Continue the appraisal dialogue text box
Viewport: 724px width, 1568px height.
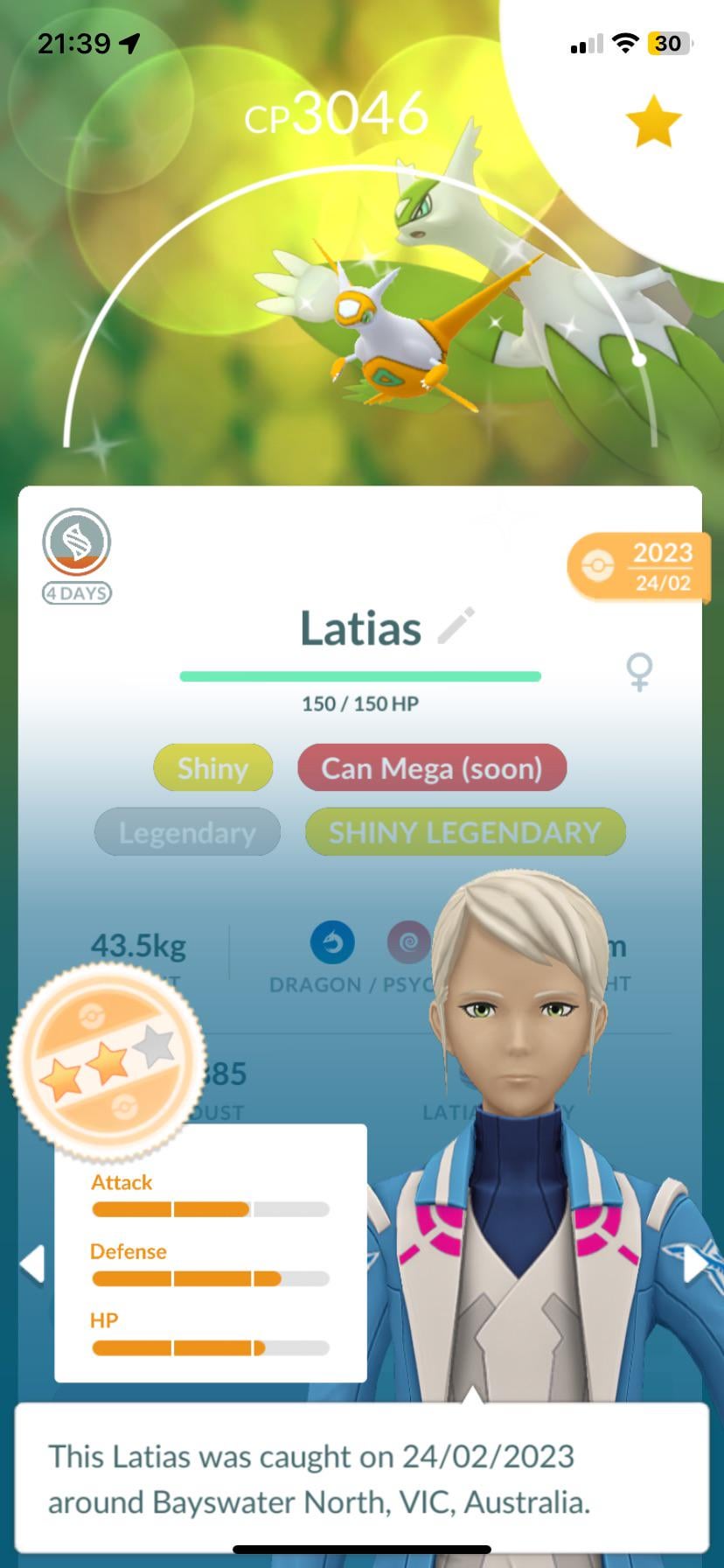[361, 1478]
